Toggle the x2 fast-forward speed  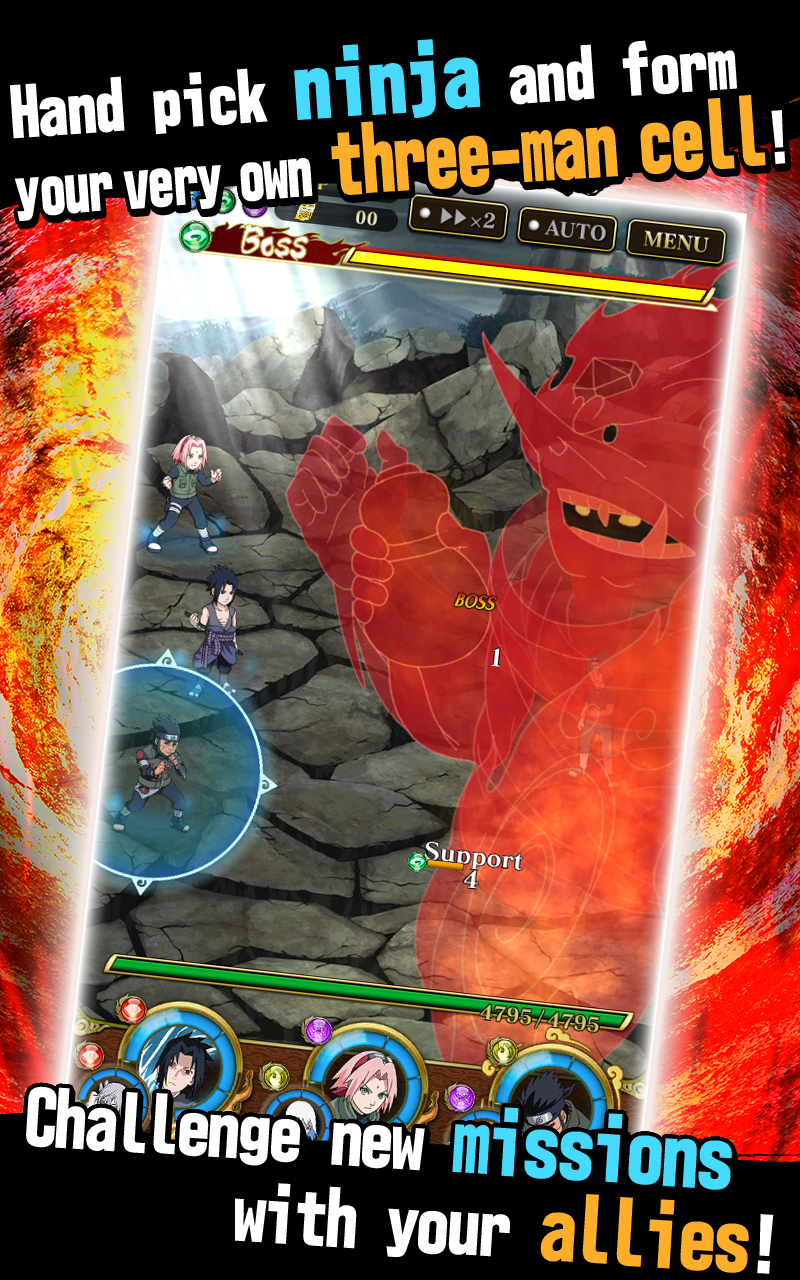(x=458, y=220)
